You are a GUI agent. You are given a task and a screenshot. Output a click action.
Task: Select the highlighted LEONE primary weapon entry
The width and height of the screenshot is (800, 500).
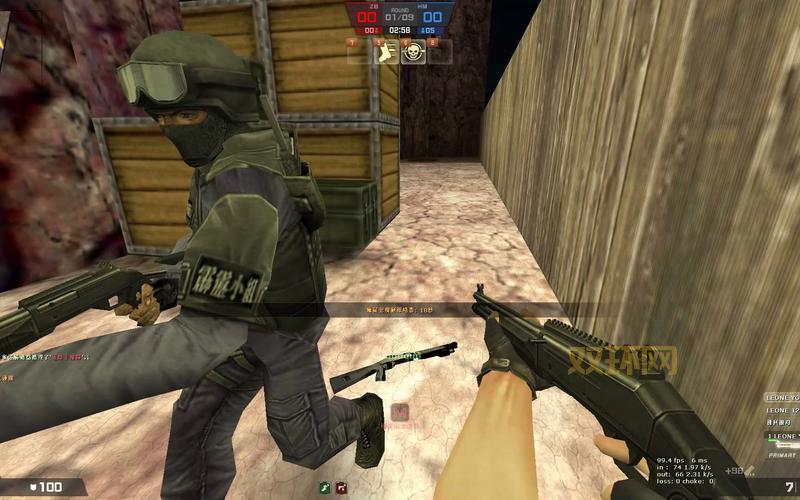(783, 436)
